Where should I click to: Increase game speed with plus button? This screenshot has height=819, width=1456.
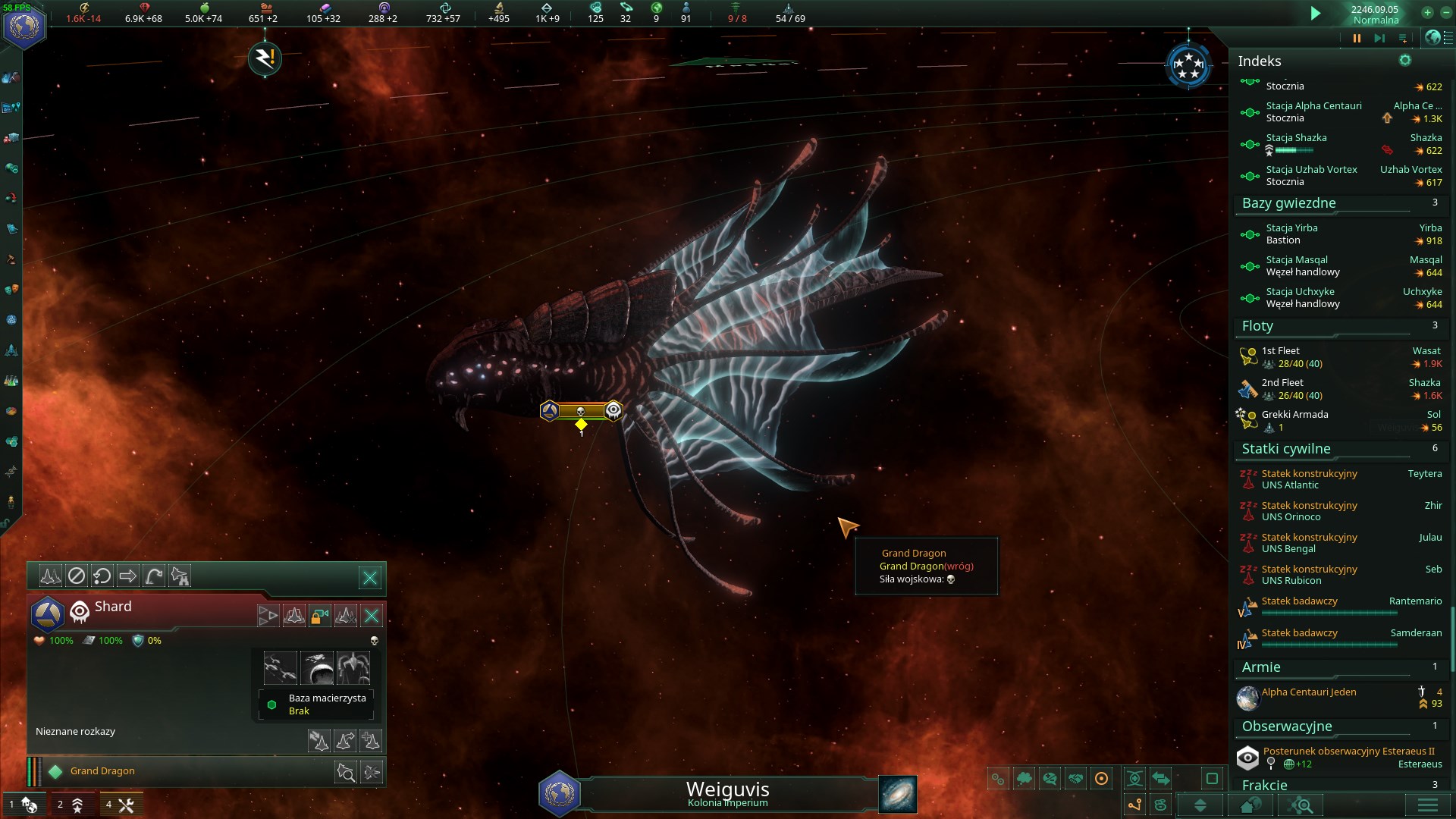pos(1427,12)
